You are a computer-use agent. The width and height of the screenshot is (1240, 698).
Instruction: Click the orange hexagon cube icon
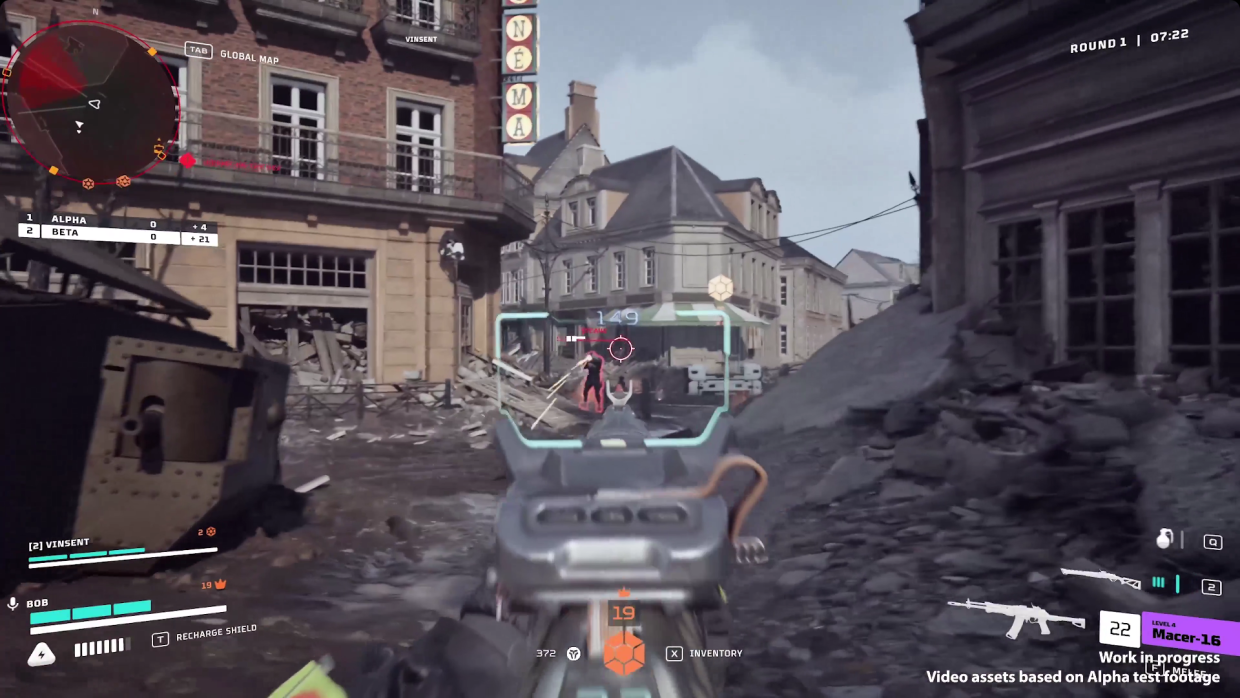[623, 652]
